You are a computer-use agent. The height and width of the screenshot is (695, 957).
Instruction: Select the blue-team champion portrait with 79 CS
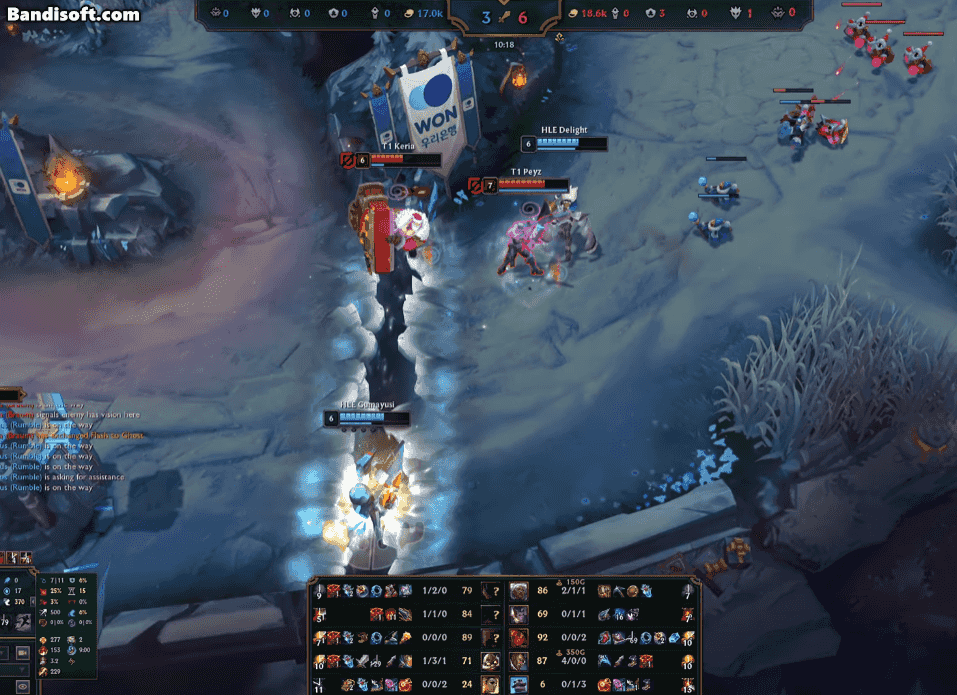(490, 591)
